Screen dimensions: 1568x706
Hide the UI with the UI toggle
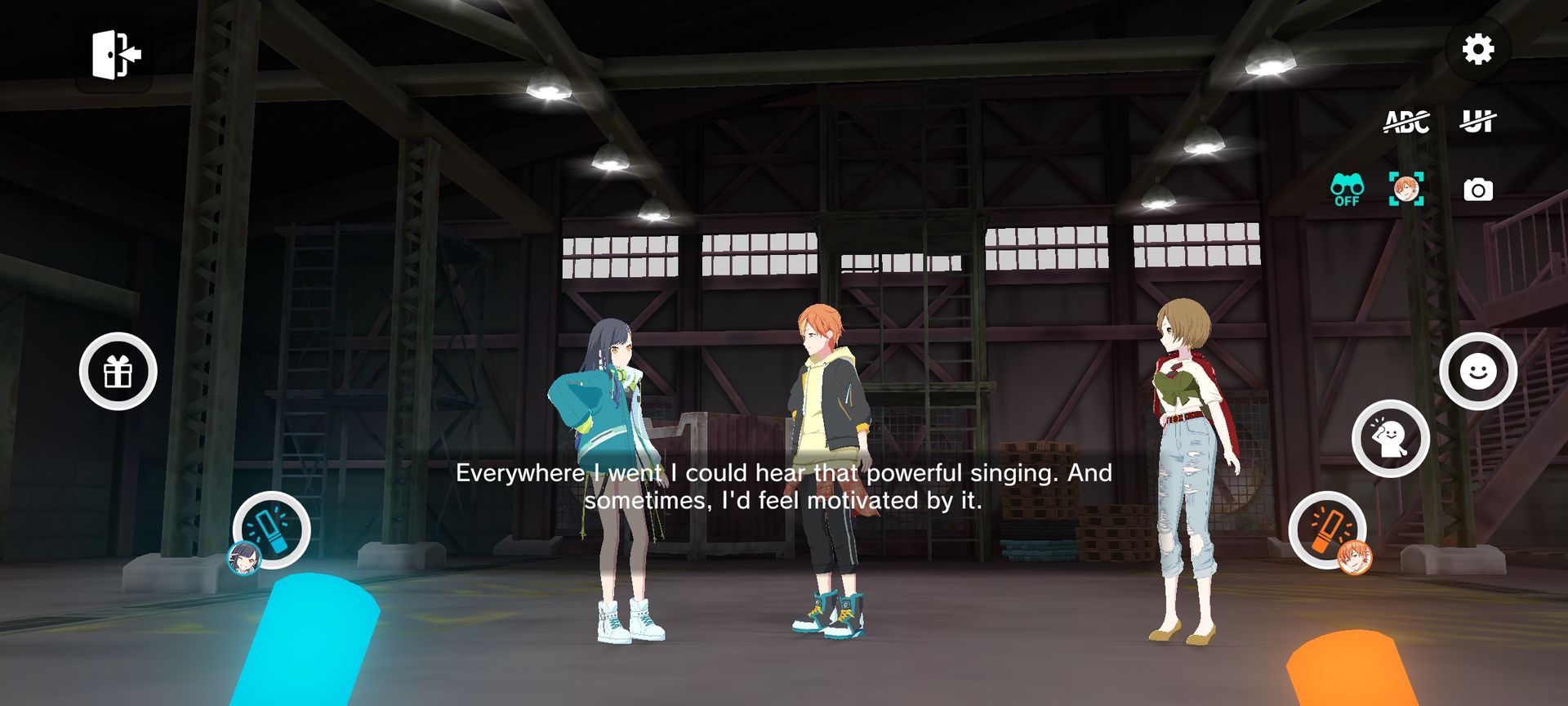(x=1477, y=122)
